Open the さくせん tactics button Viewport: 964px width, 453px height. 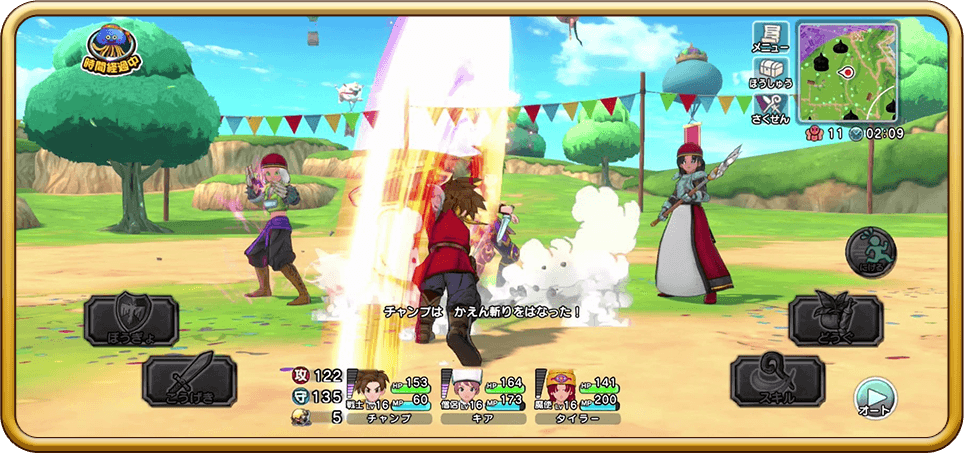pyautogui.click(x=770, y=108)
